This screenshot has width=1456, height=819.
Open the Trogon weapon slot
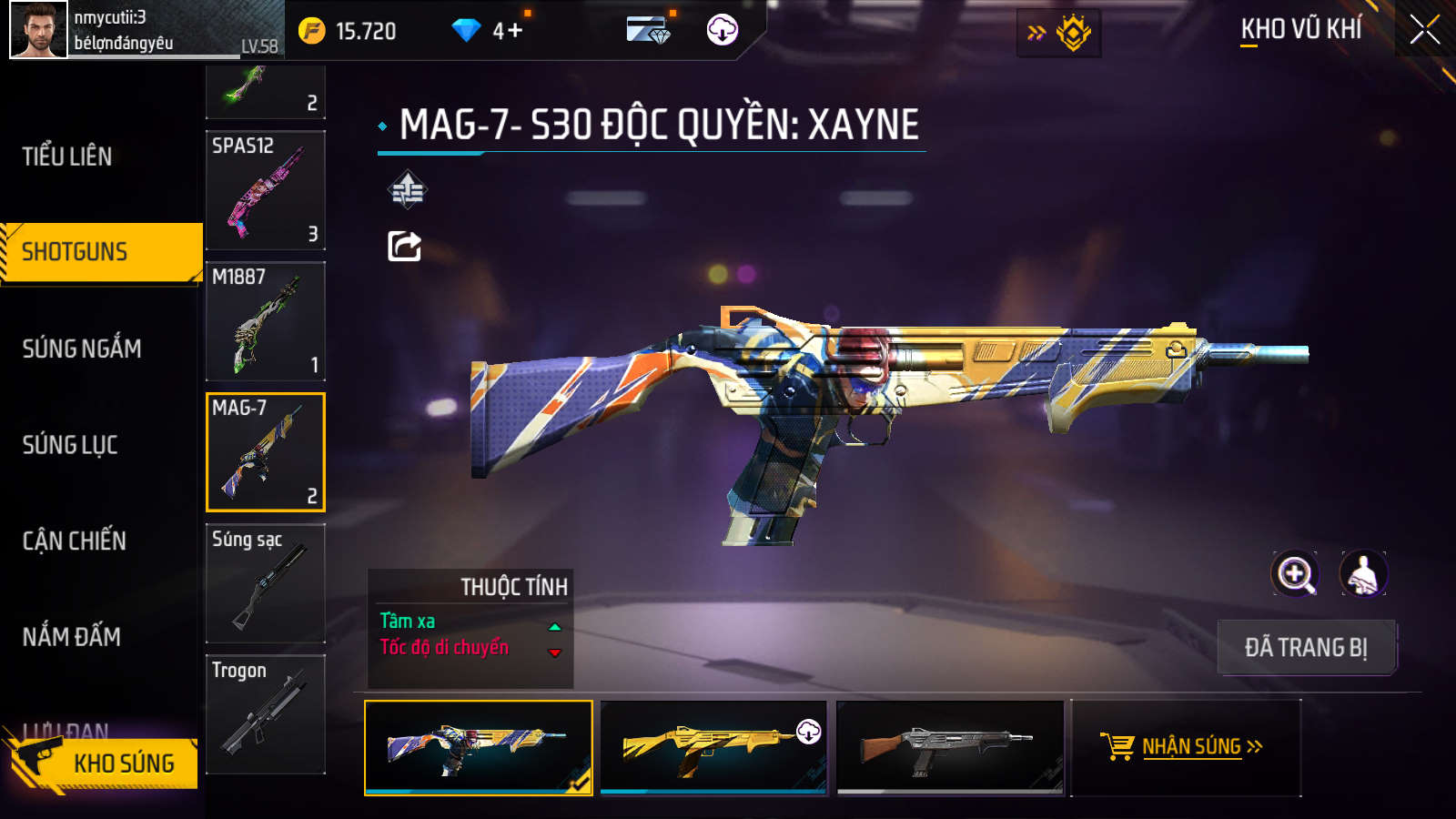pyautogui.click(x=266, y=714)
